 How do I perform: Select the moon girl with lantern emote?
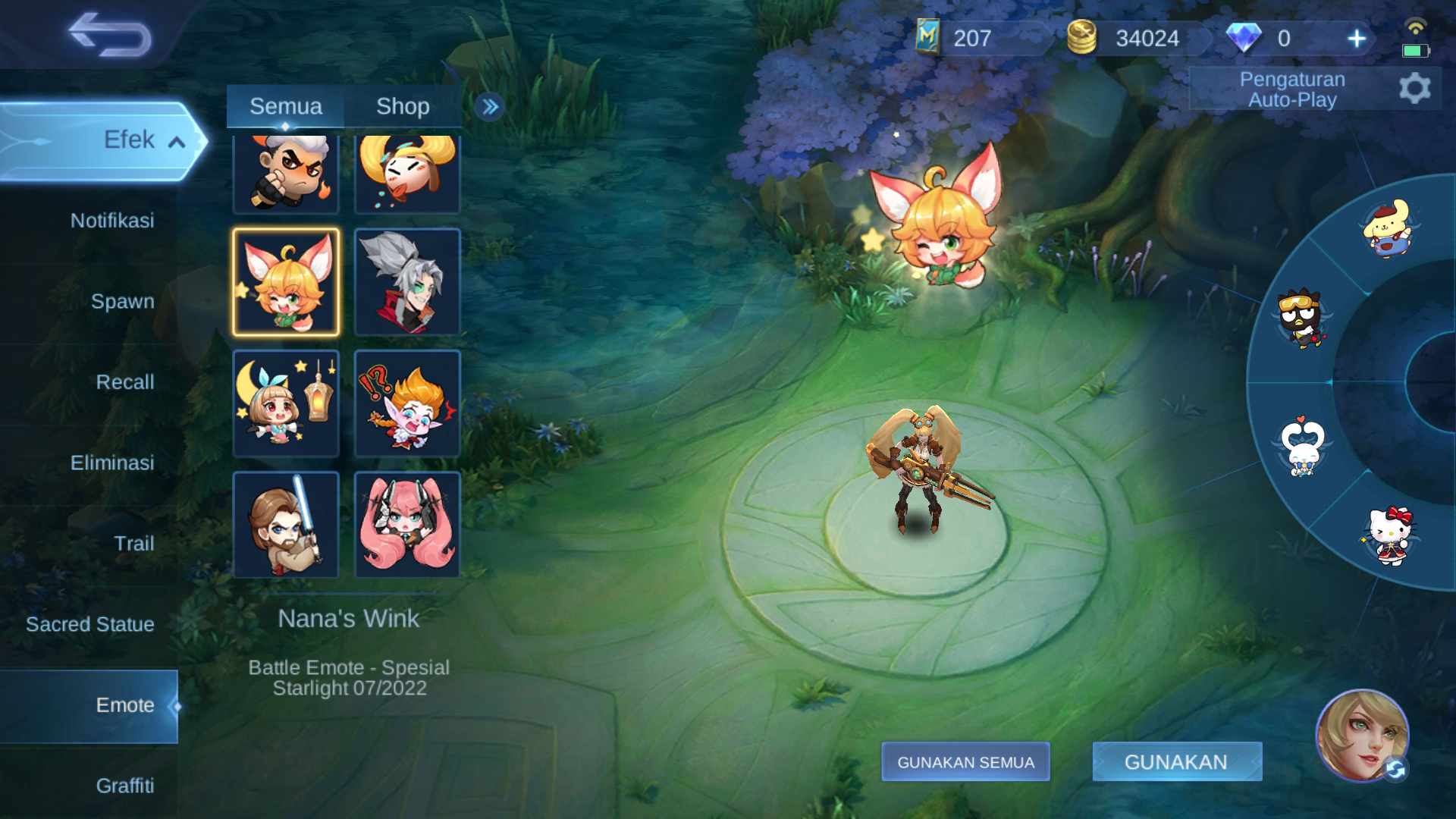pyautogui.click(x=286, y=403)
